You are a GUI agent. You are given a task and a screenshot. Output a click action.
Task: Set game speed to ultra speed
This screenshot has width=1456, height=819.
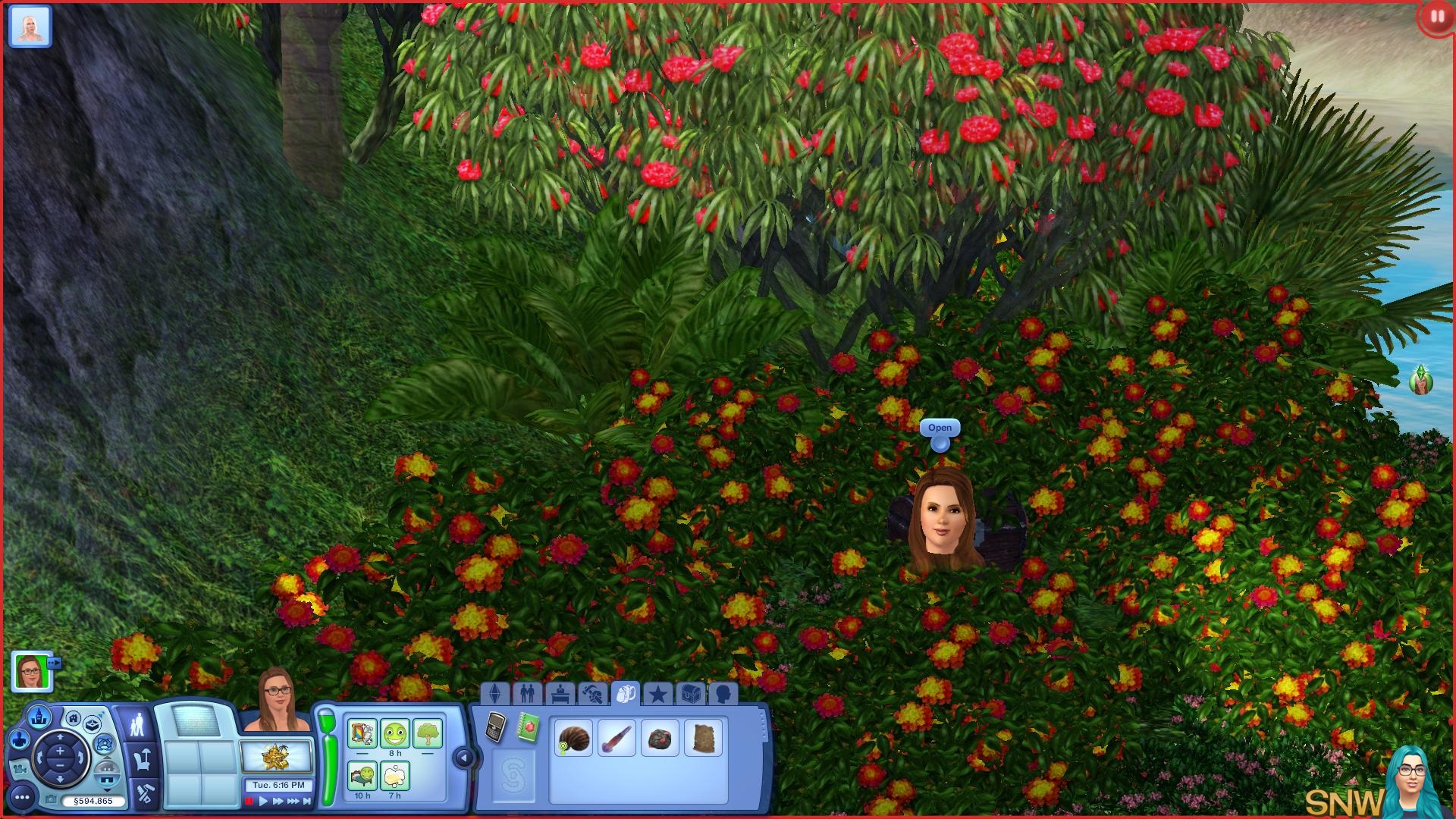[x=293, y=801]
